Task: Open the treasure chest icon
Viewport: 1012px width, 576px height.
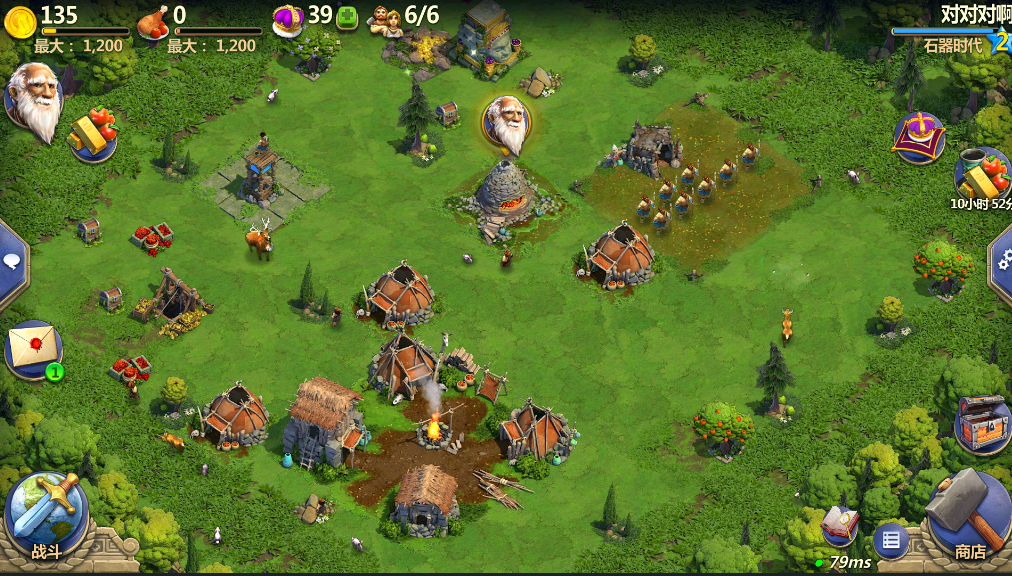Action: click(x=982, y=421)
